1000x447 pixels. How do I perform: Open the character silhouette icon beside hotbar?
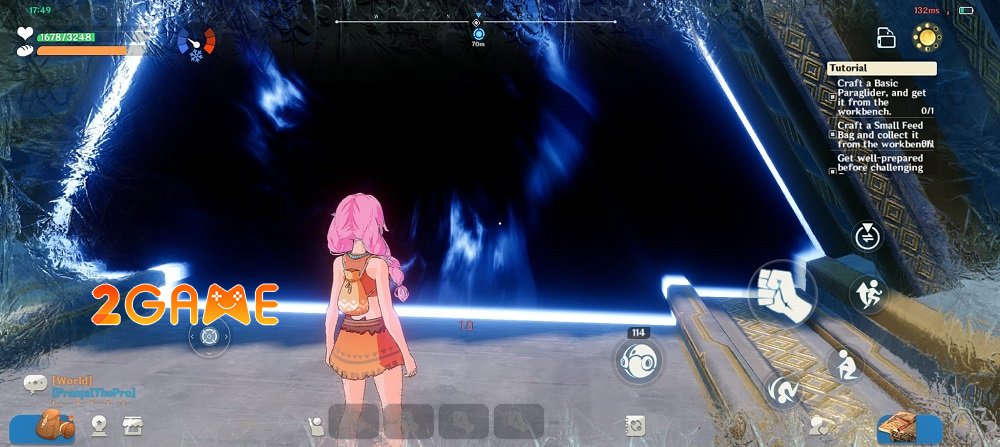316,424
